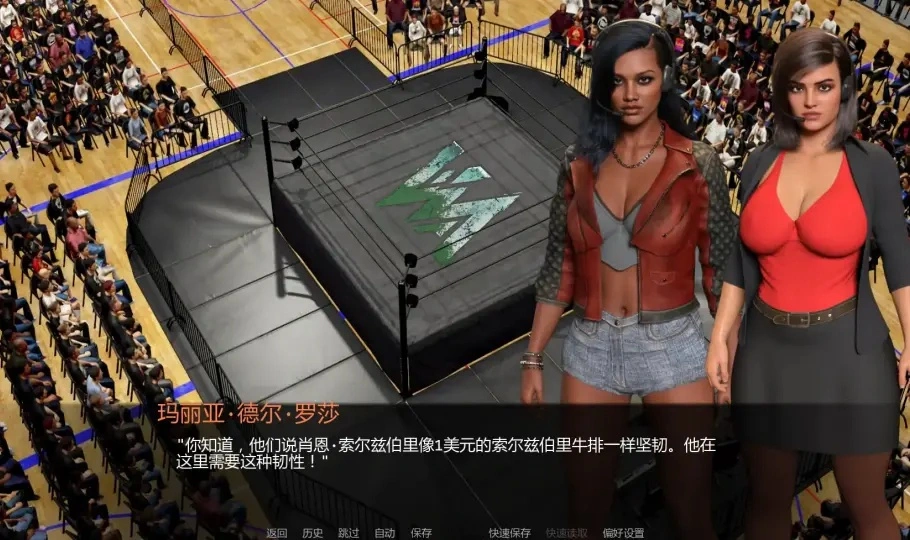Click the 返回 (Back) quick-menu button
Viewport: 910px width, 540px height.
[x=277, y=533]
